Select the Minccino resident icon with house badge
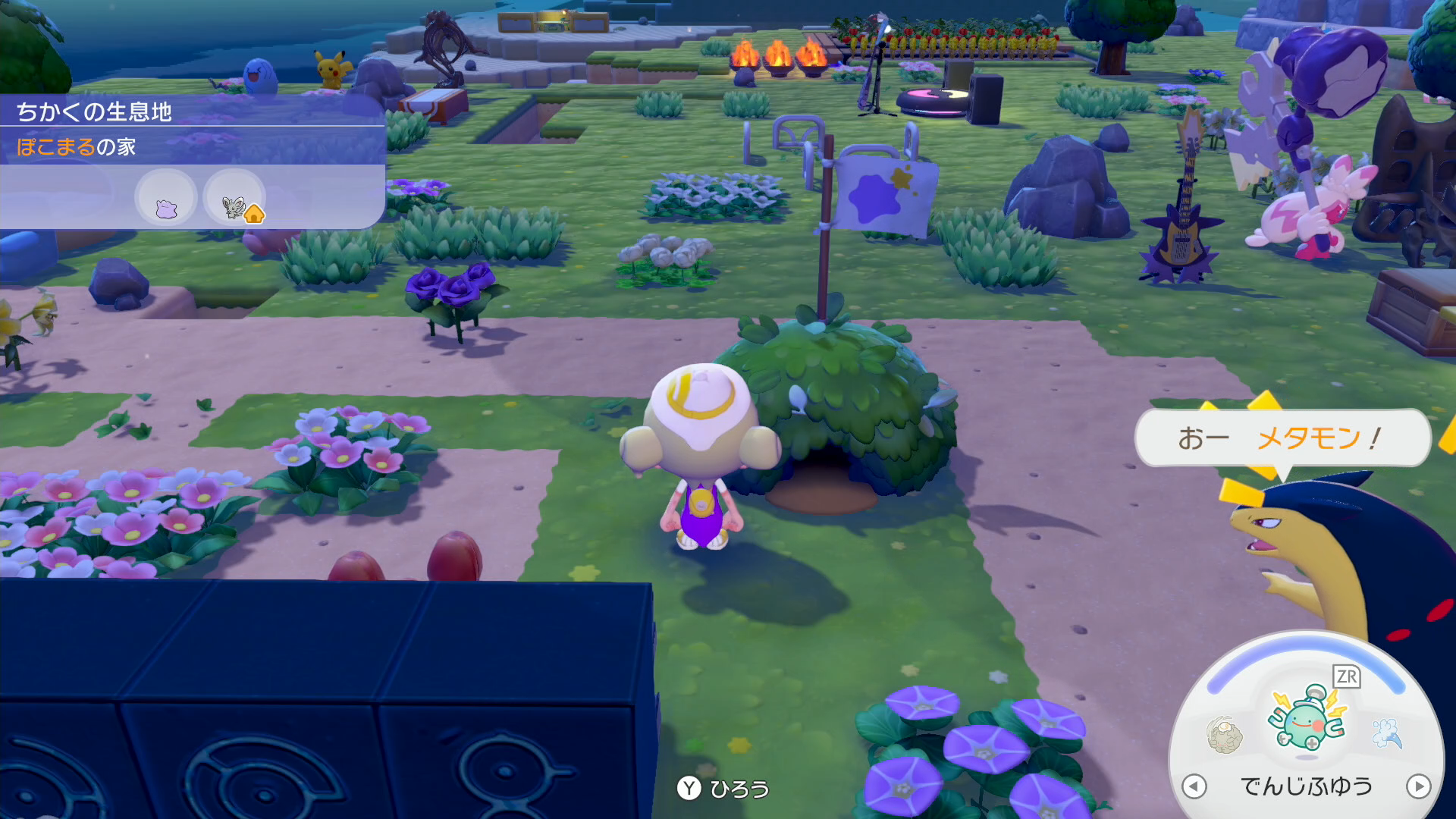 click(236, 199)
